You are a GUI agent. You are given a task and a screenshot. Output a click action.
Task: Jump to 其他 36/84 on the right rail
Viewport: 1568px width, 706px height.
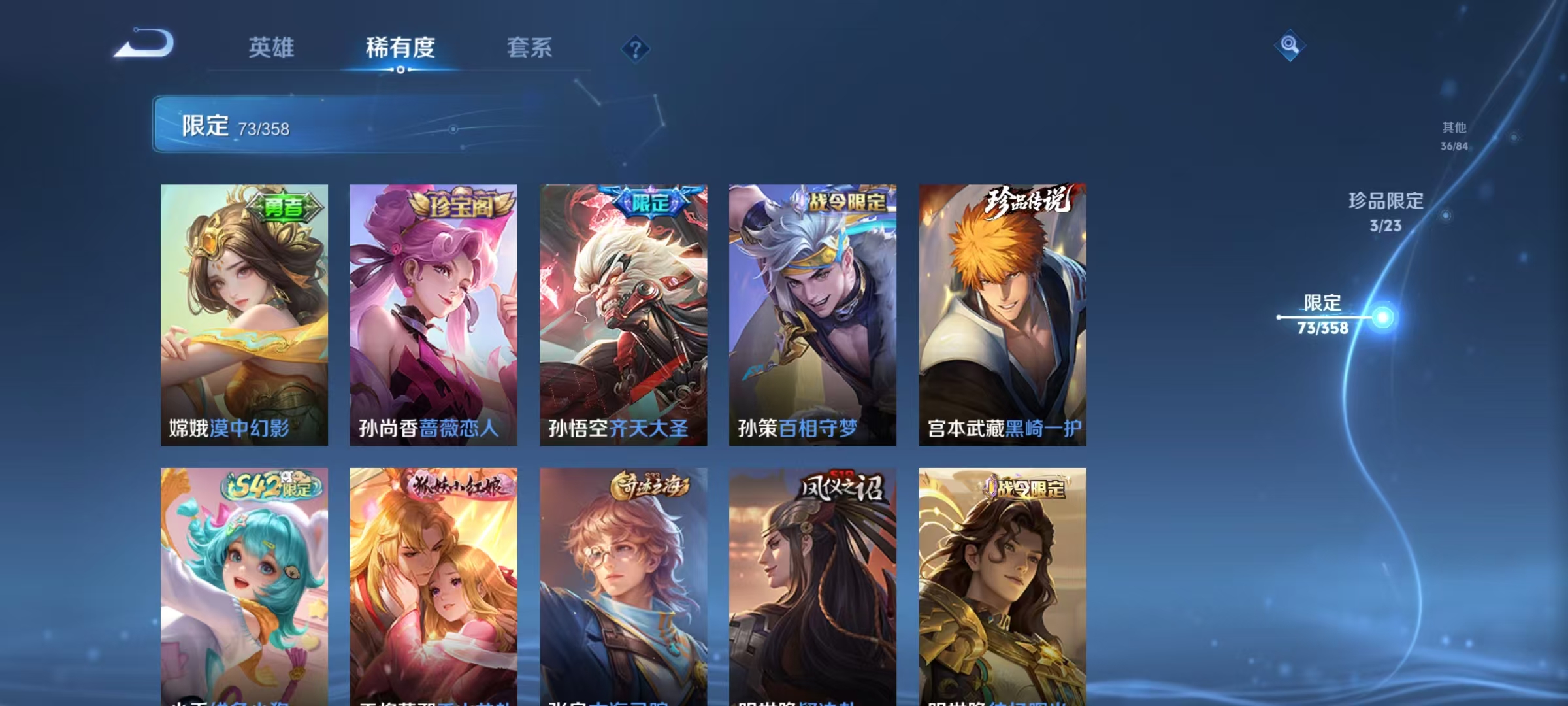point(1456,137)
